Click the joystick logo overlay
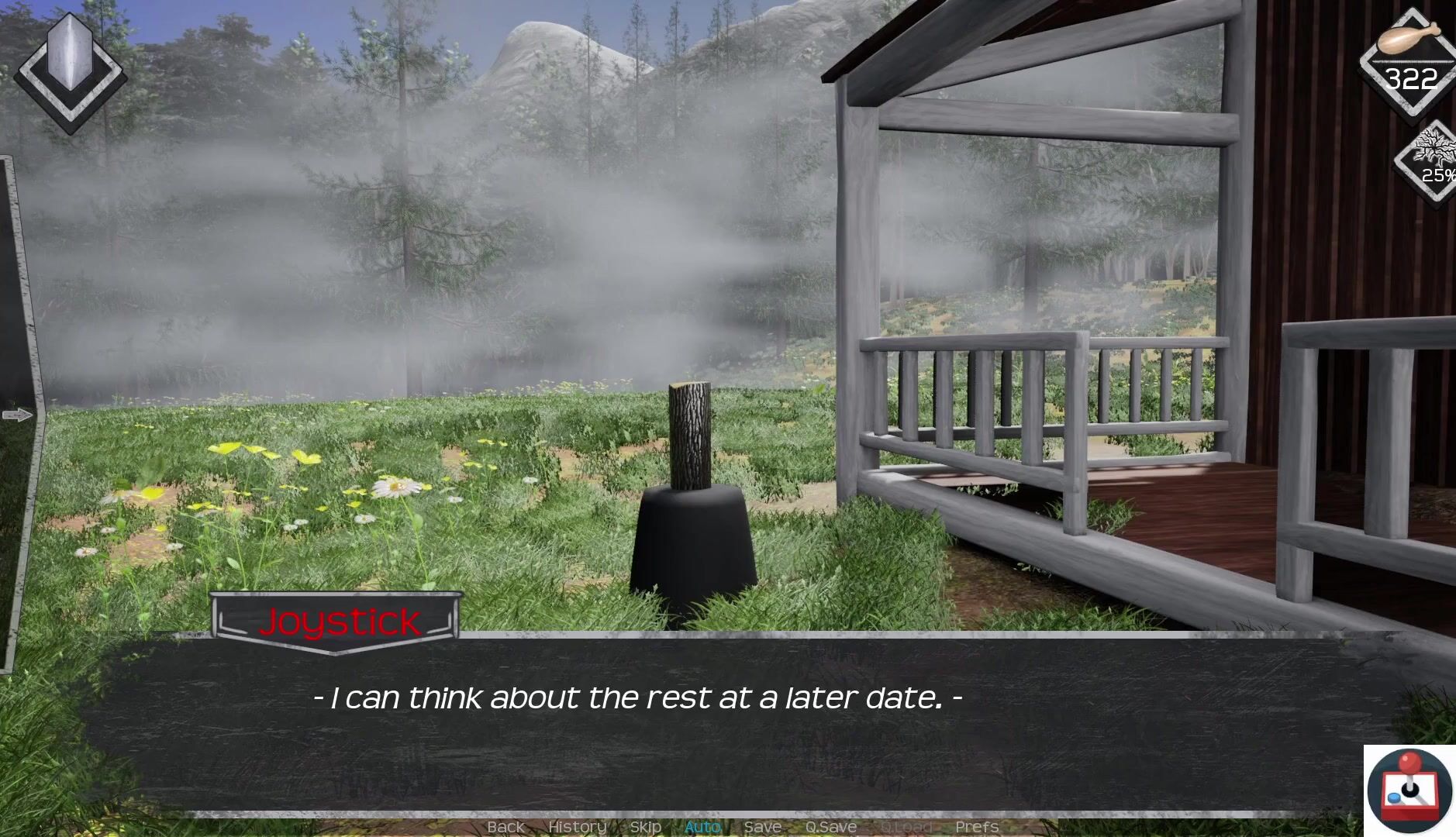This screenshot has width=1456, height=837. [1409, 790]
